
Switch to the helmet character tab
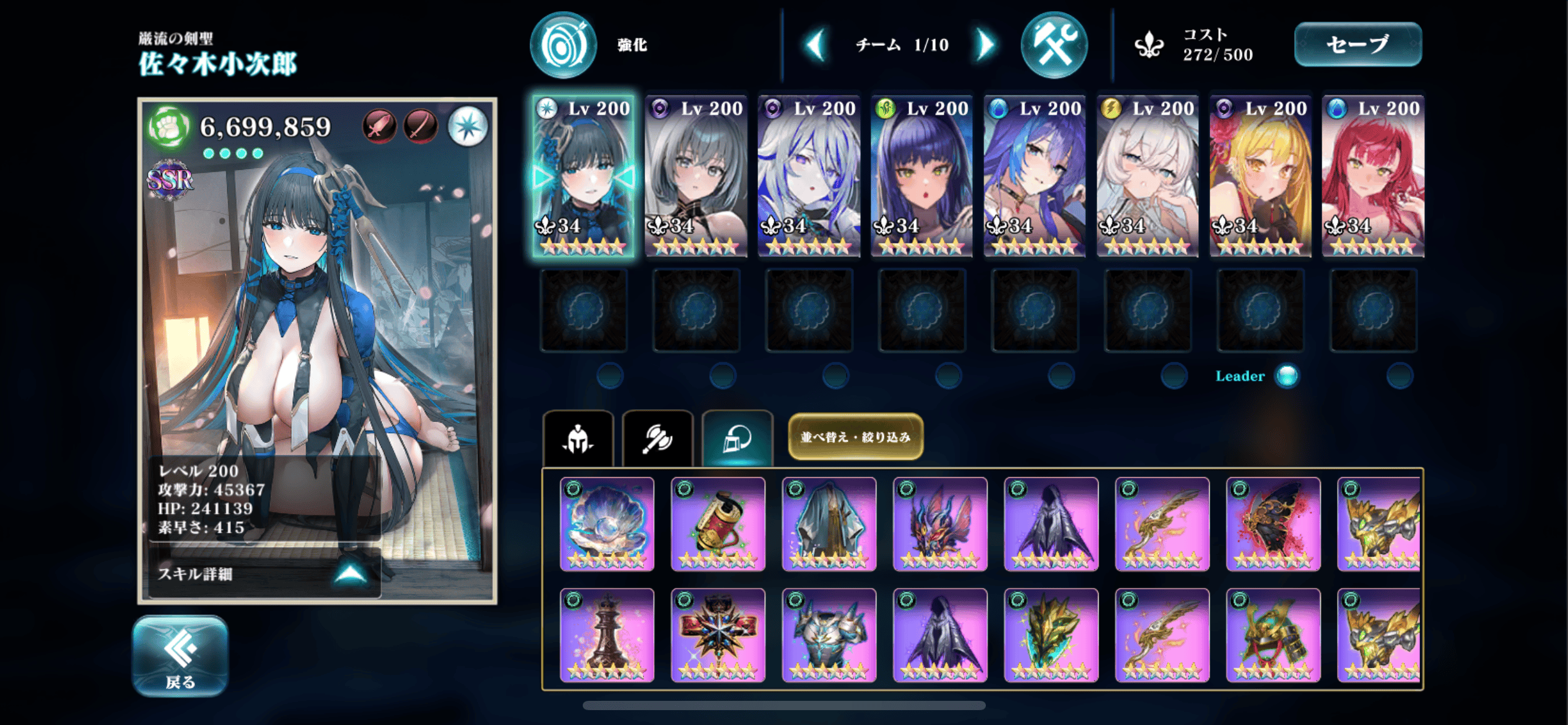point(578,439)
